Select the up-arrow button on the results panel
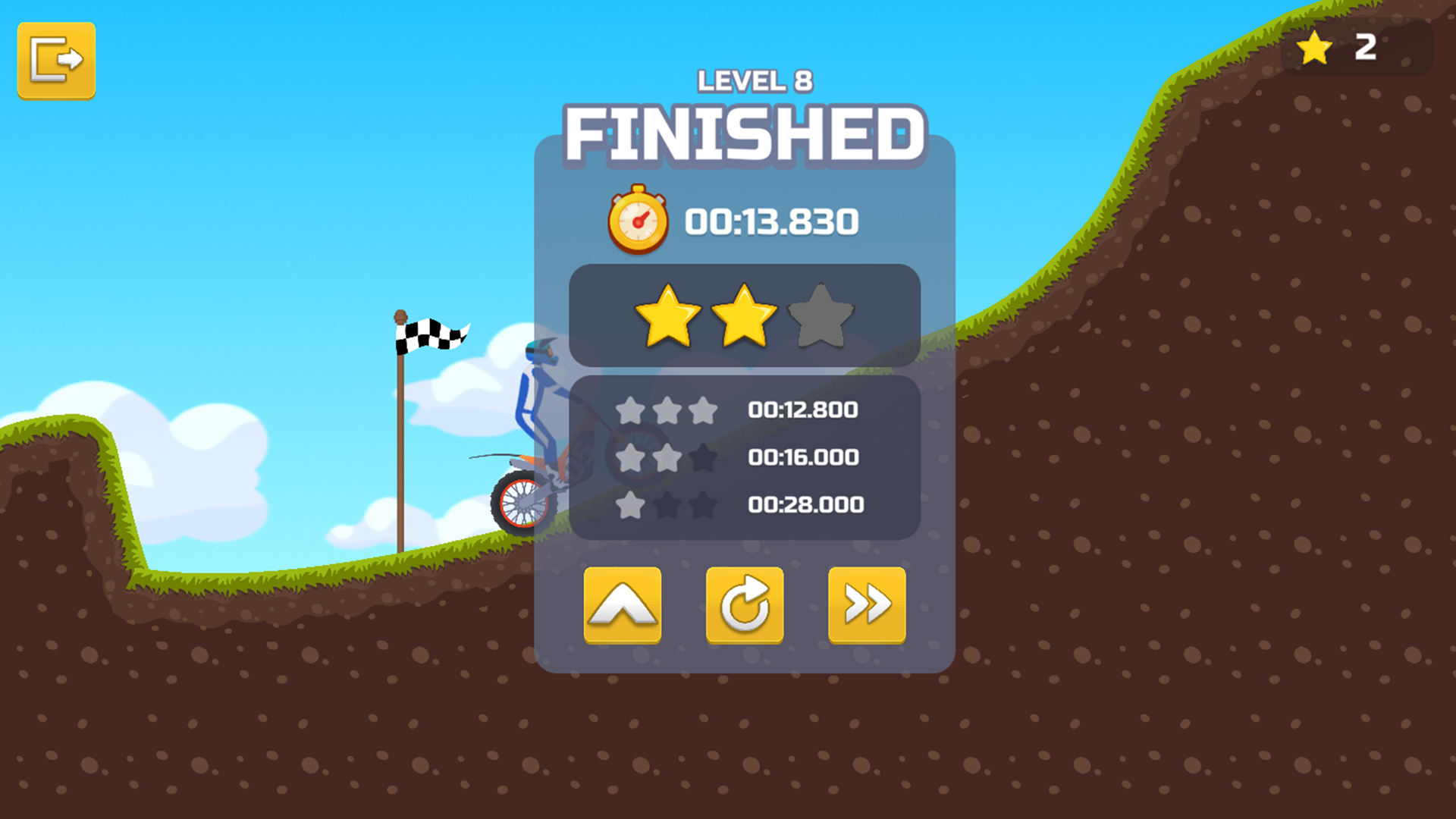Viewport: 1456px width, 819px height. click(x=622, y=603)
